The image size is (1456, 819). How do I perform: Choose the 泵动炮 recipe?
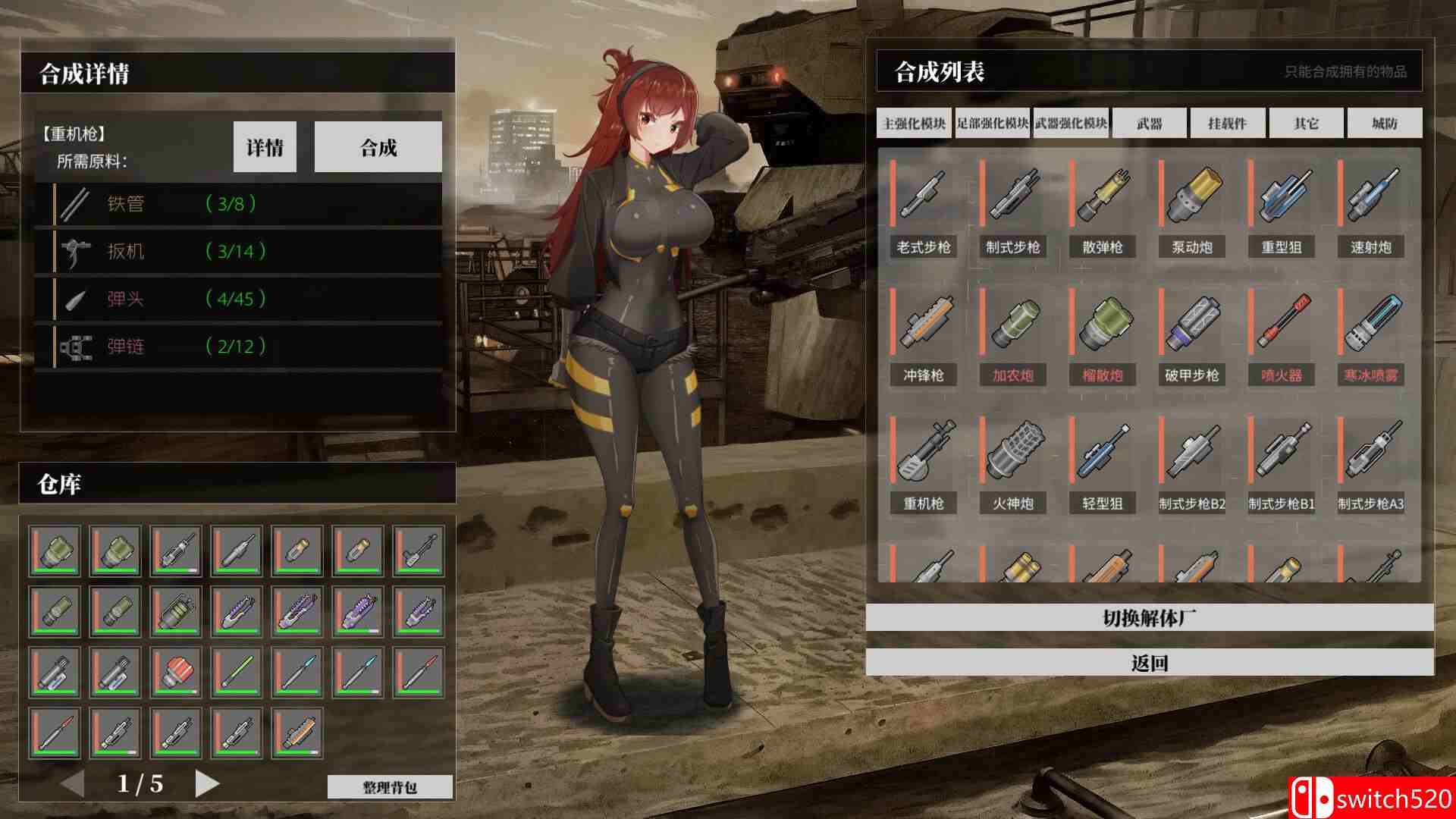point(1191,206)
